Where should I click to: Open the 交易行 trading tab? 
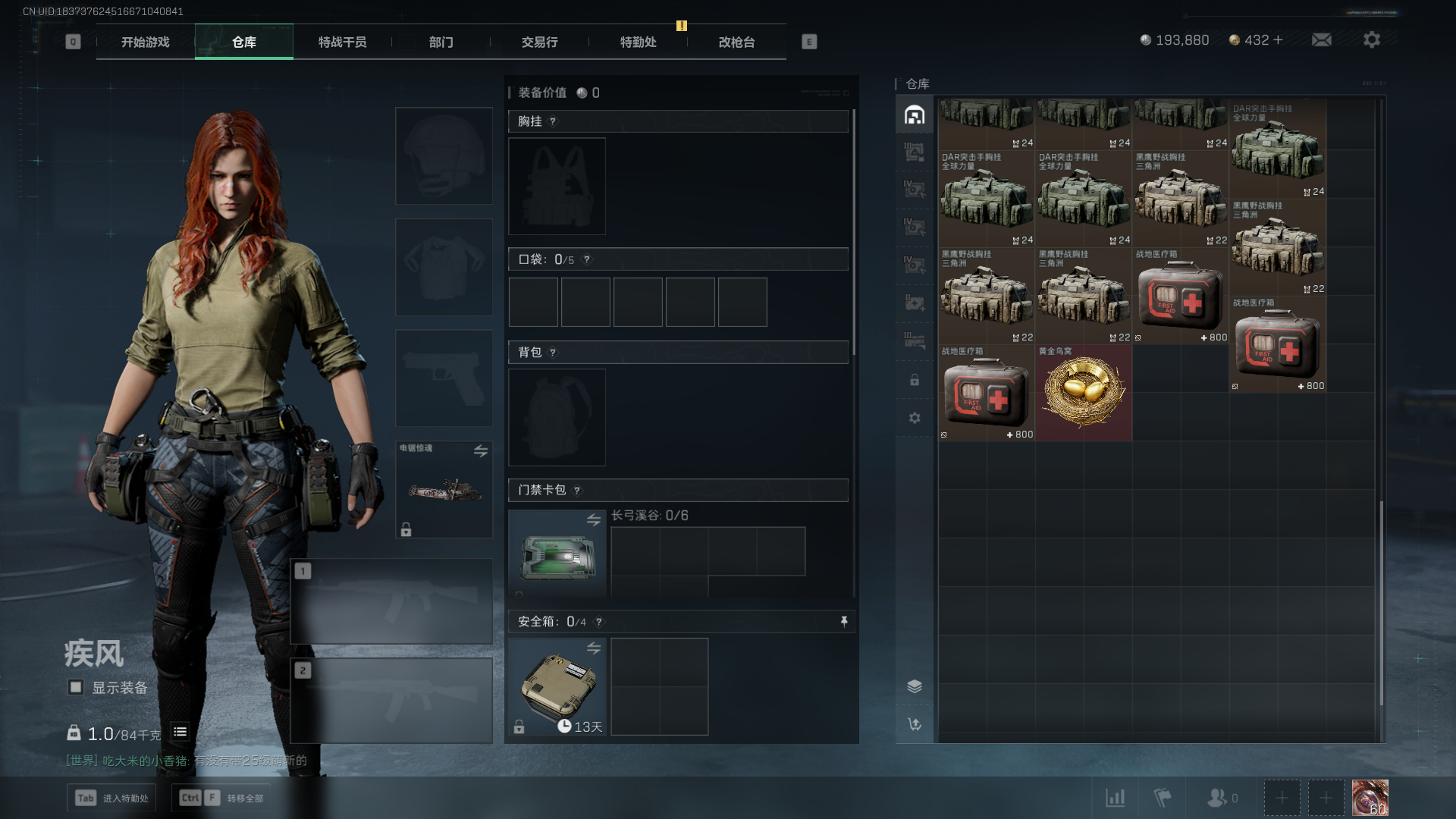tap(539, 42)
